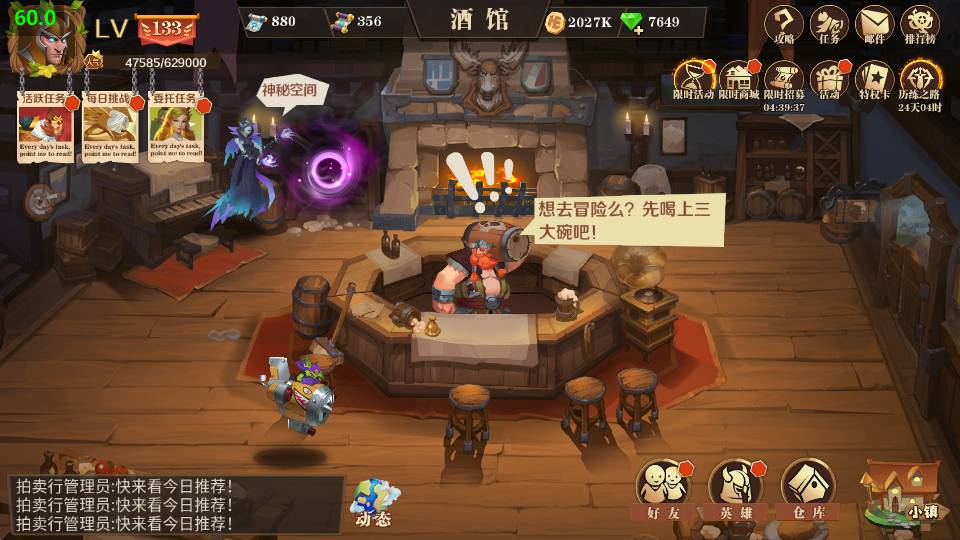Open the 活动 gift box icon
This screenshot has width=960, height=540.
point(829,78)
